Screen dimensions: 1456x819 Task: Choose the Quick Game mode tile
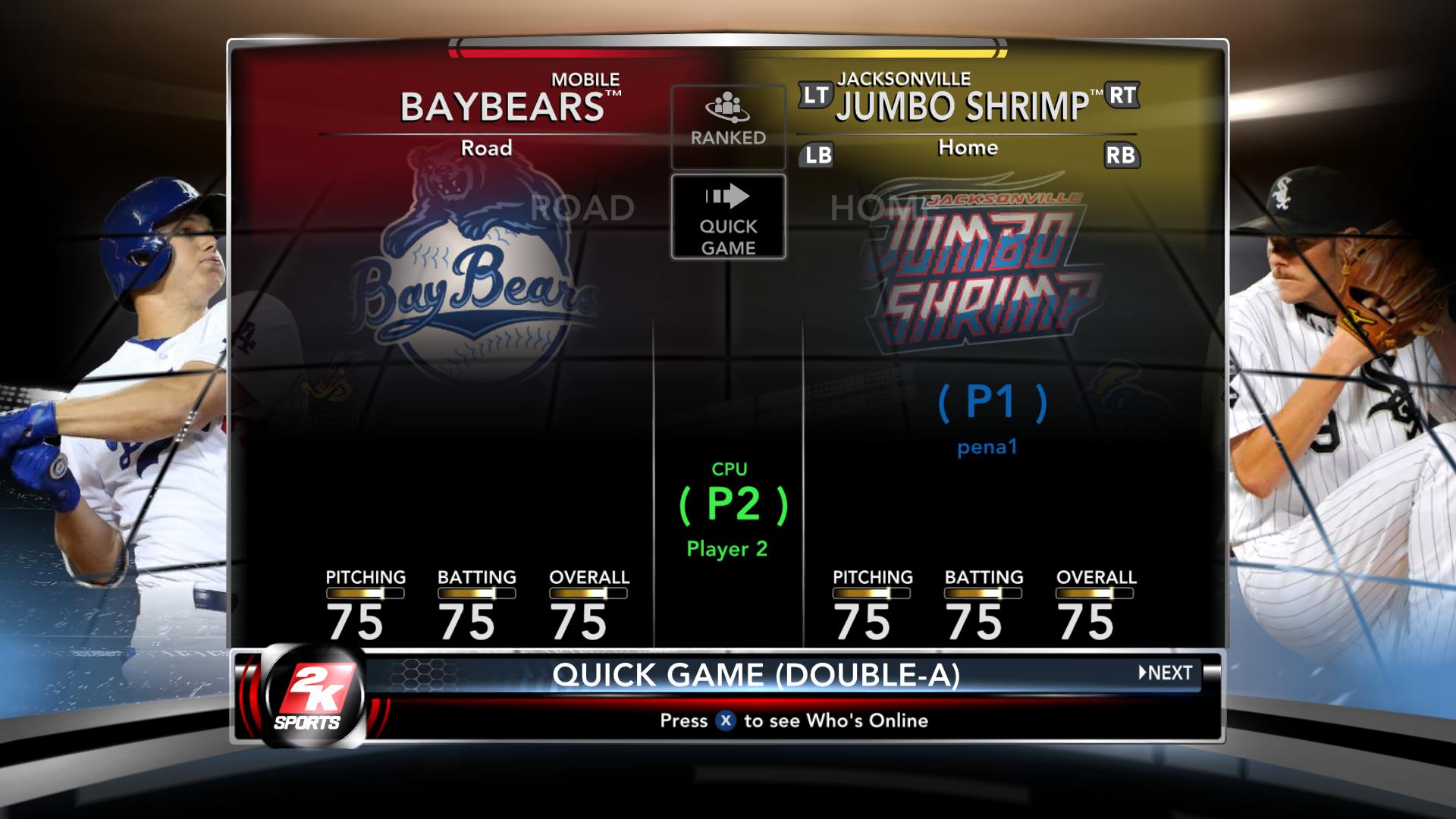[728, 217]
